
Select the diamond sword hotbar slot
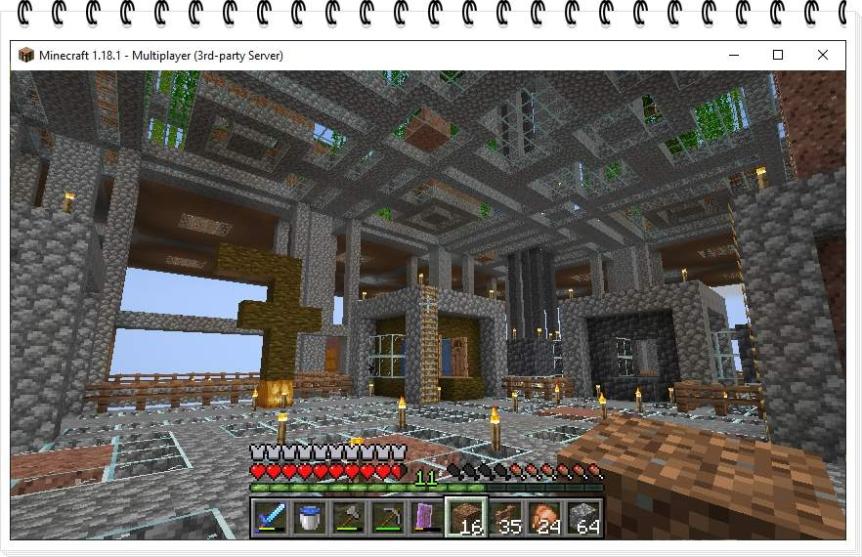270,517
